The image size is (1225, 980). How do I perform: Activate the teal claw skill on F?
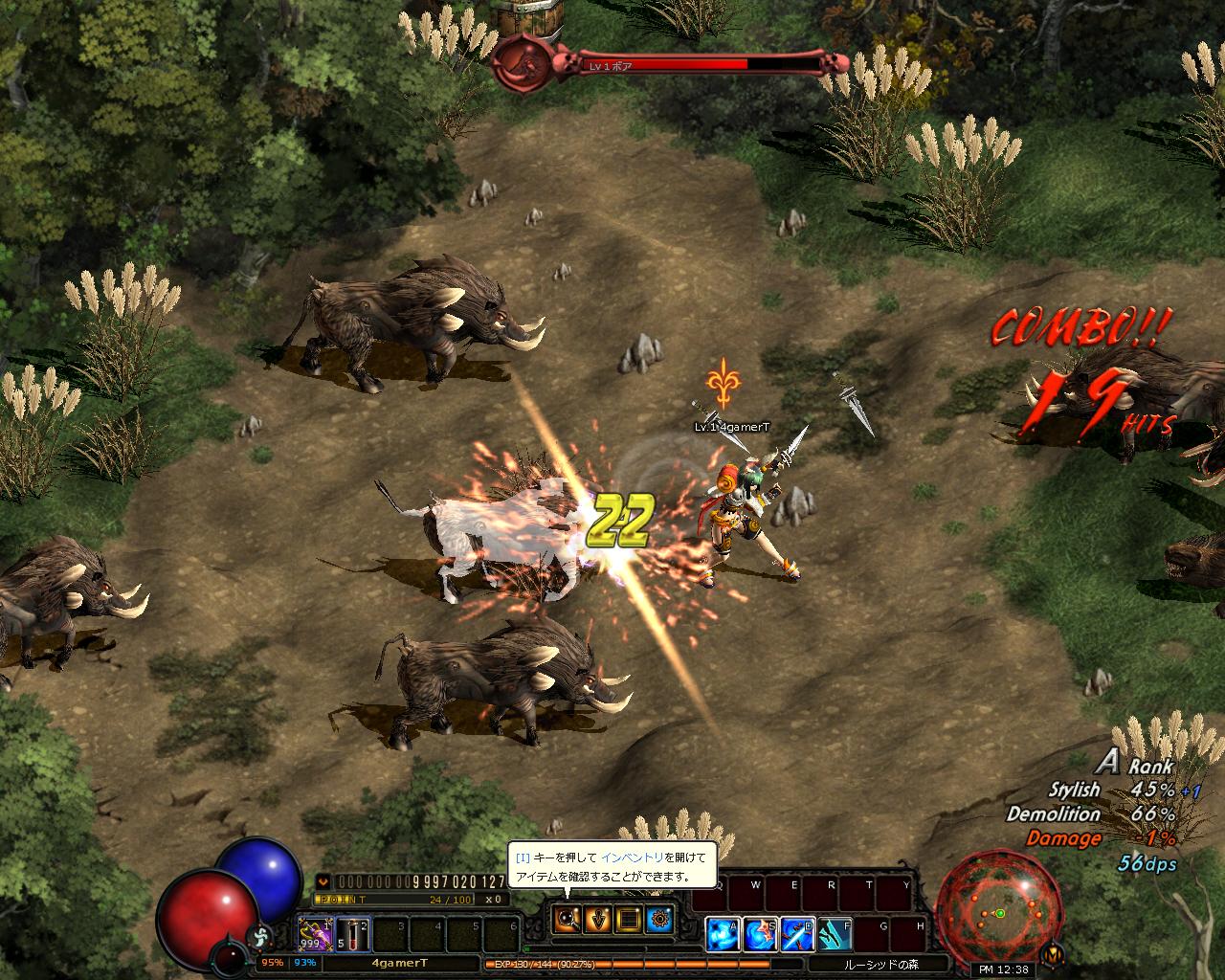834,934
